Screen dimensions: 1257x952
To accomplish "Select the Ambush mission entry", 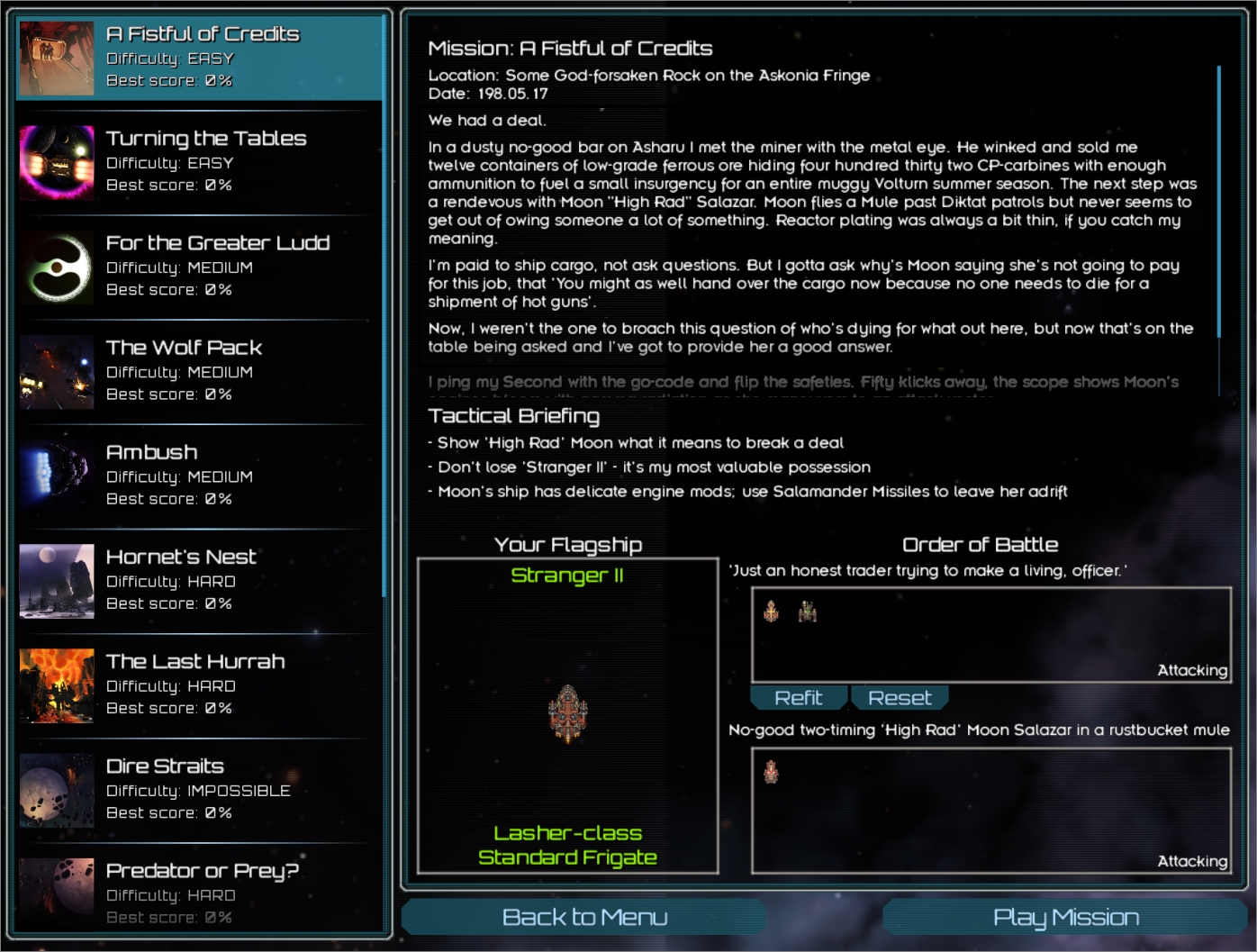I will [x=198, y=476].
